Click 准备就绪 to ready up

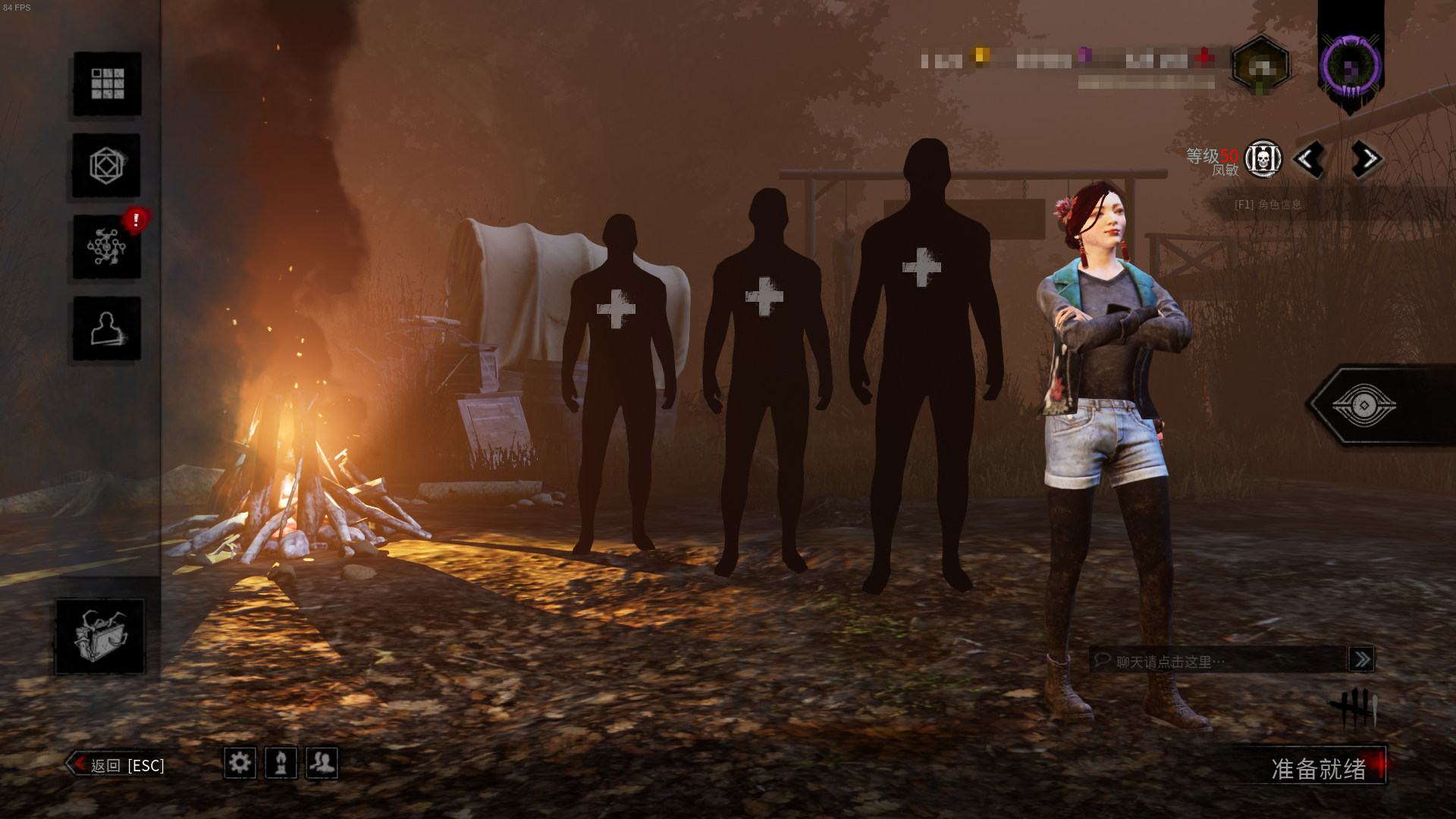[1319, 768]
